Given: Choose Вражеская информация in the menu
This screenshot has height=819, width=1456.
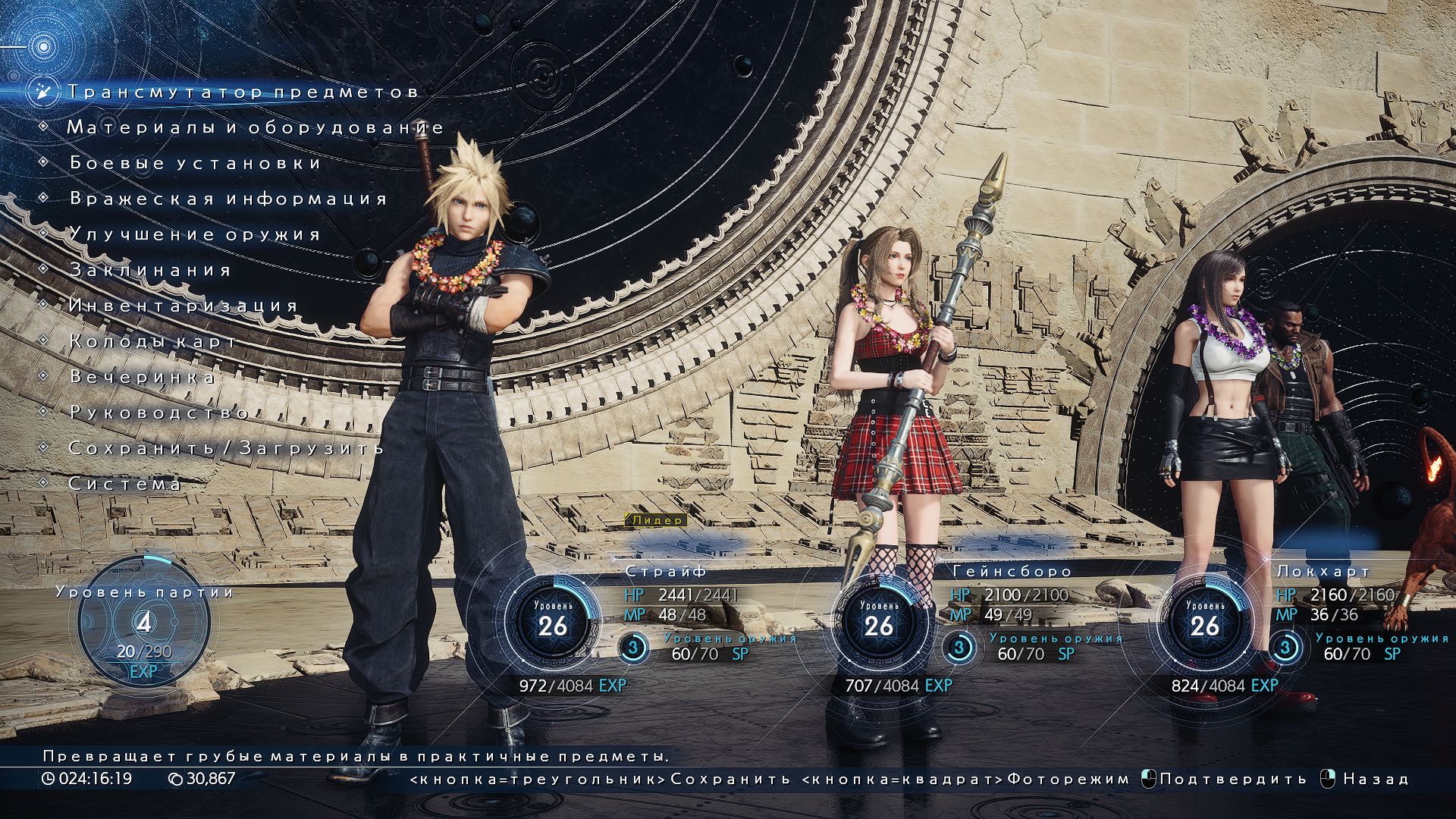Looking at the screenshot, I should coord(228,199).
